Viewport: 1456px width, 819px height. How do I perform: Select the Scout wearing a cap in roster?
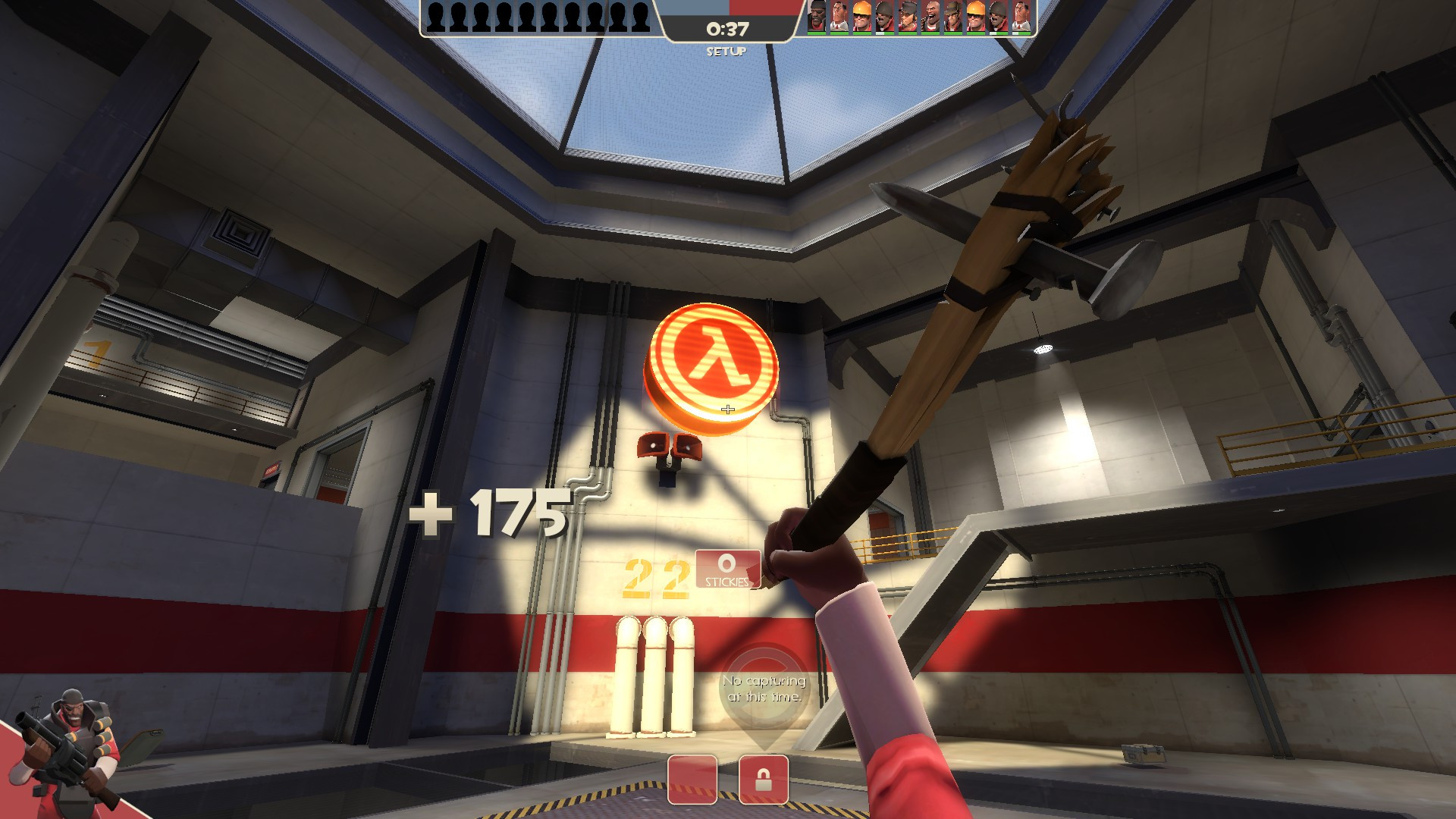click(908, 17)
